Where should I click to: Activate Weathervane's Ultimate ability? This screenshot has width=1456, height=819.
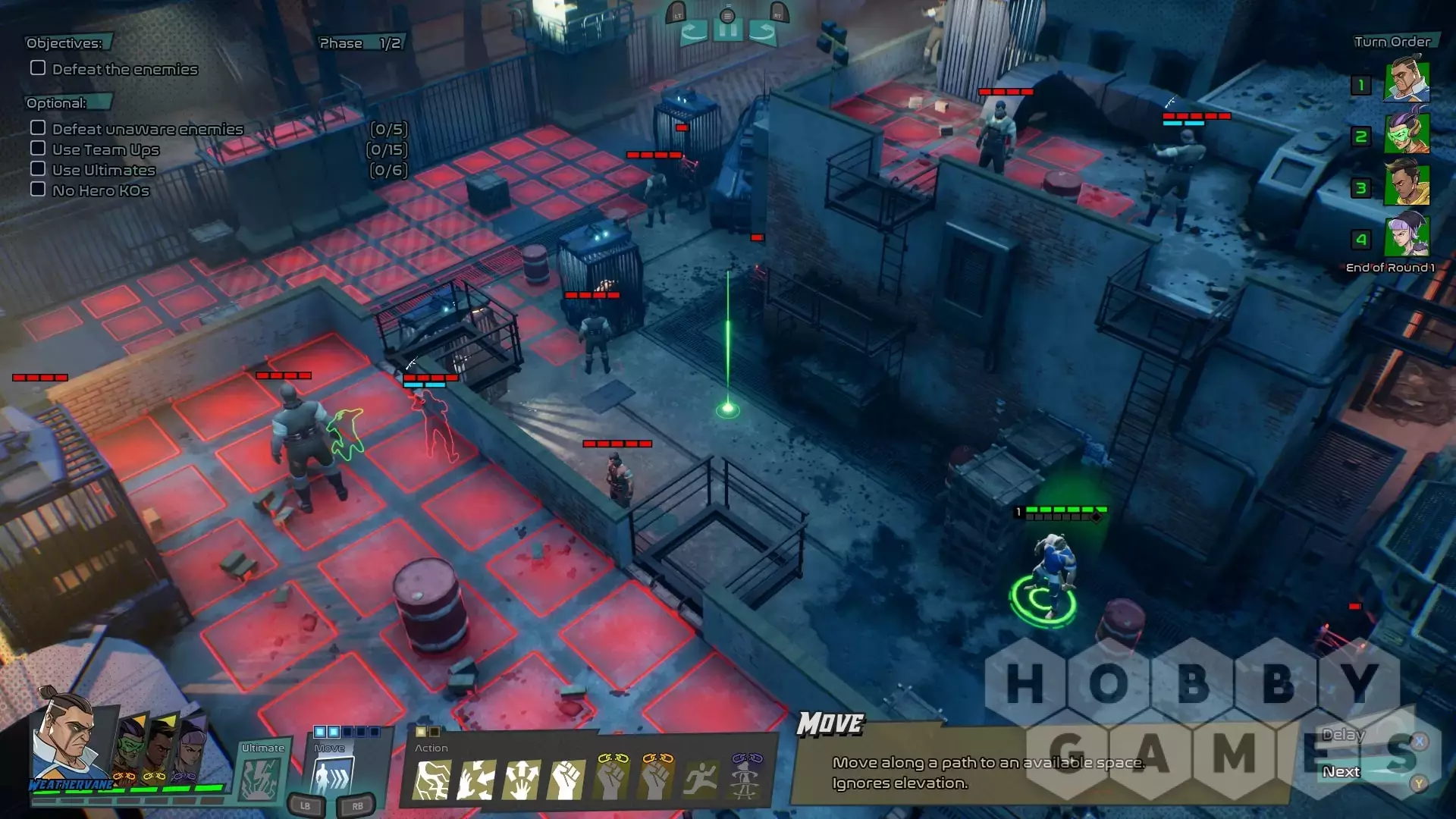[x=262, y=779]
